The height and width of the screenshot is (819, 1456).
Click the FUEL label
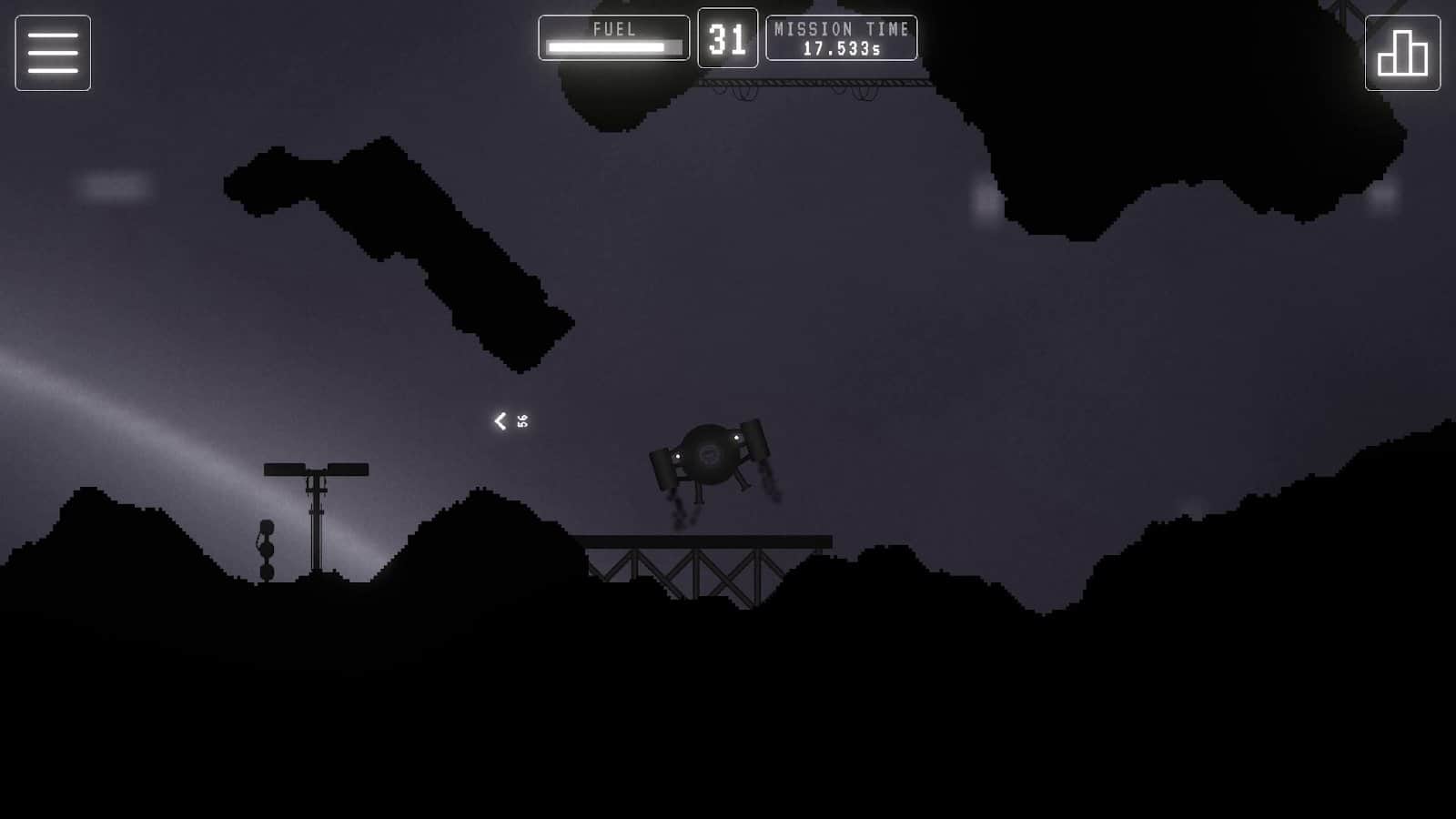613,28
